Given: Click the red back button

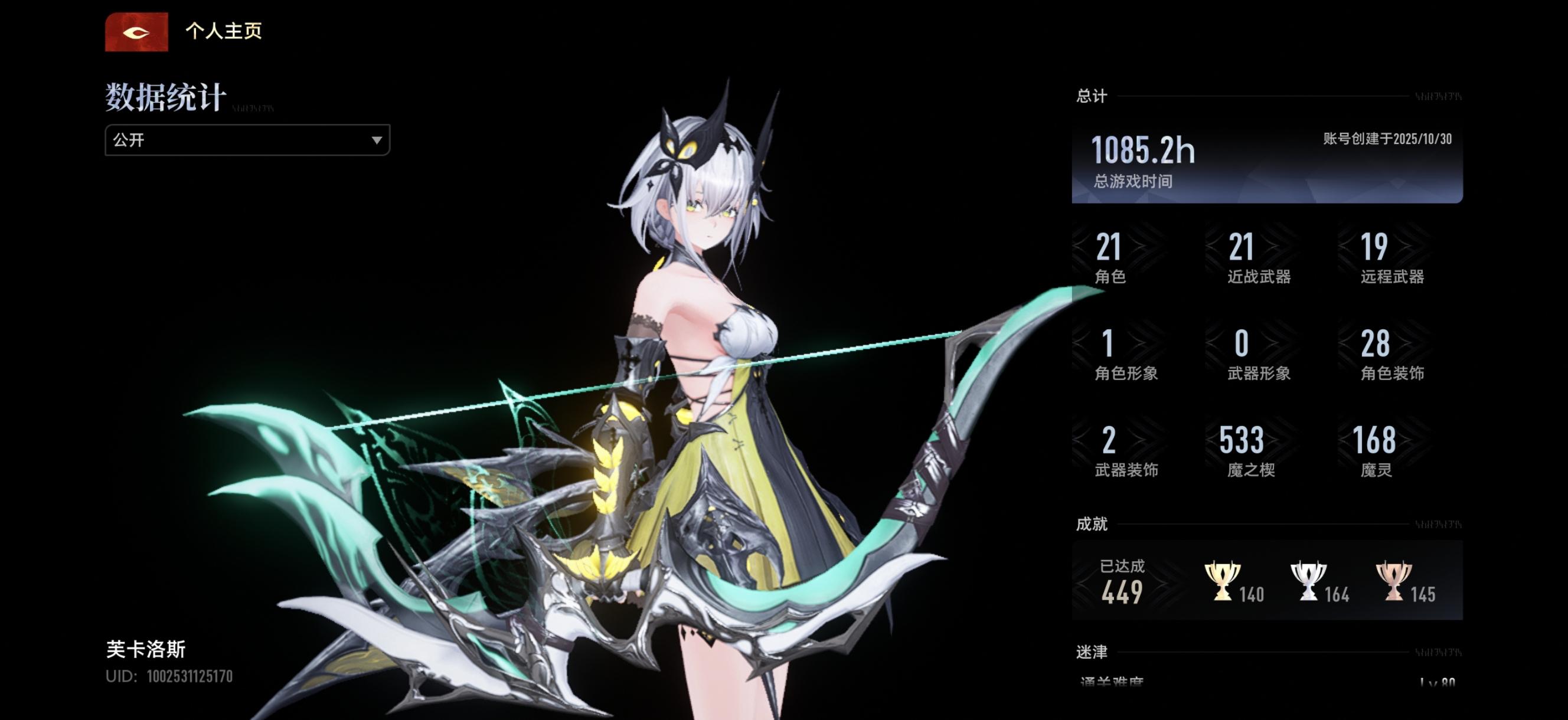Looking at the screenshot, I should click(x=136, y=32).
